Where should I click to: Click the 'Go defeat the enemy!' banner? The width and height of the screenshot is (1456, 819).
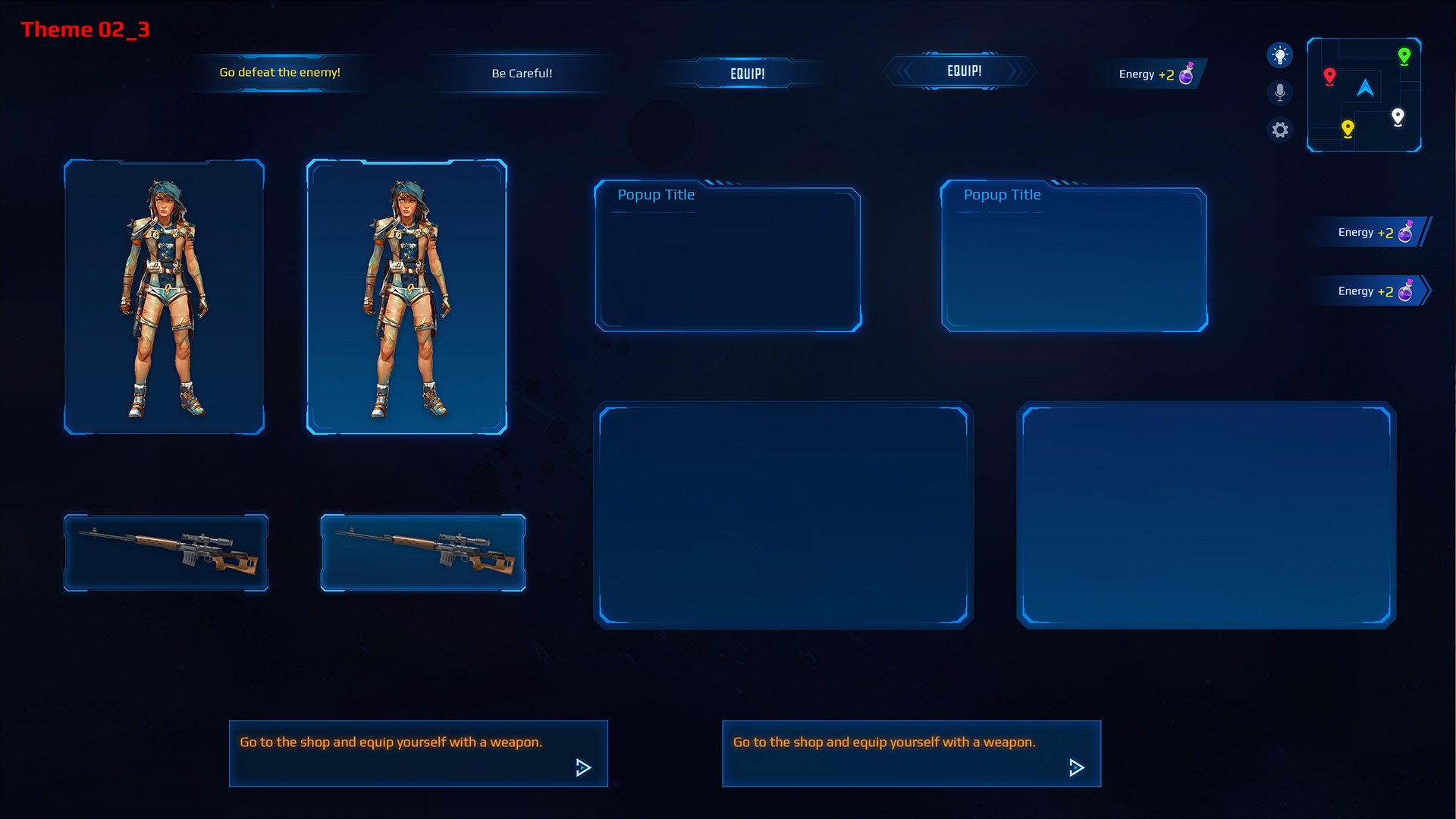(280, 72)
